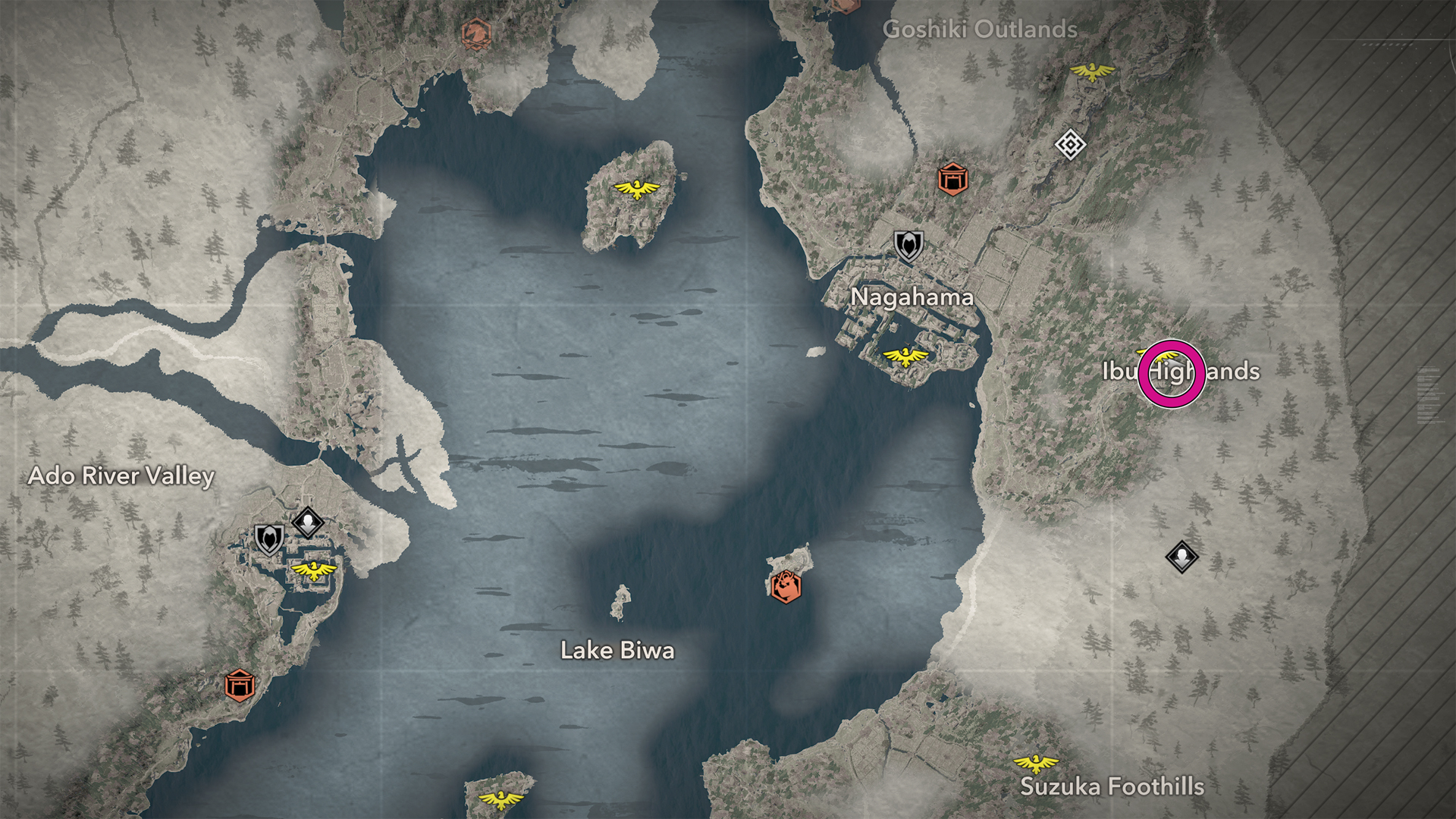1456x819 pixels.
Task: Choose the viewpoint eagle below Goshiki Outlands
Action: point(1092,72)
